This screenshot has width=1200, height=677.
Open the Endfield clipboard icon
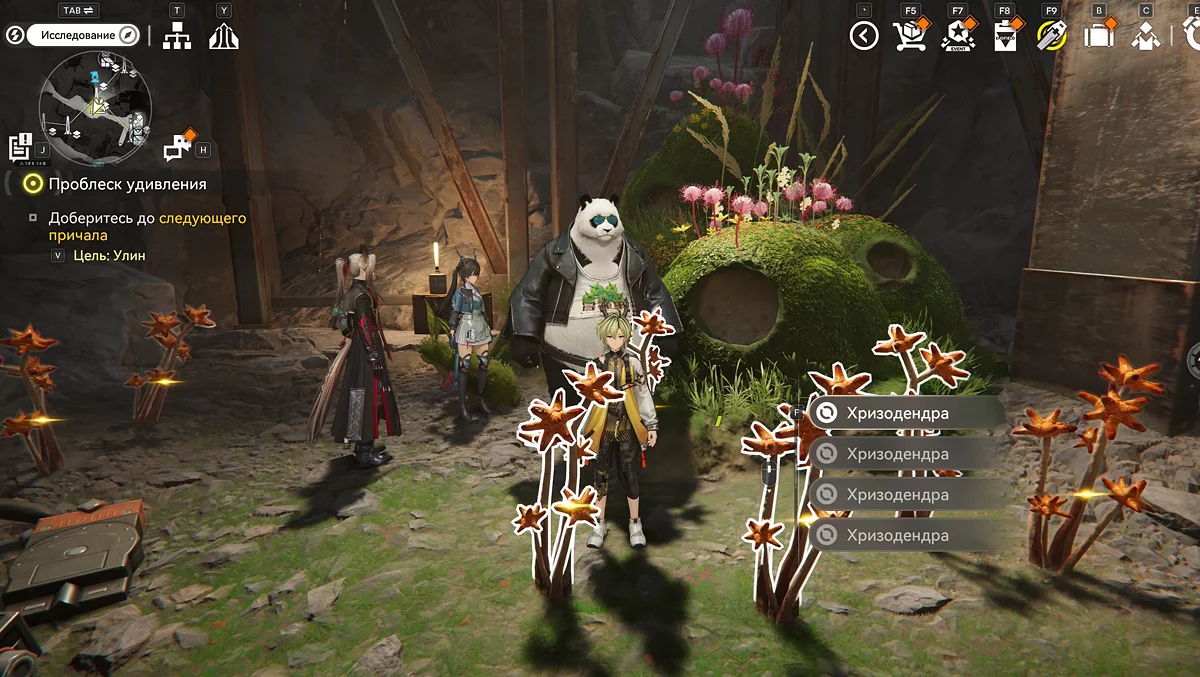1004,36
